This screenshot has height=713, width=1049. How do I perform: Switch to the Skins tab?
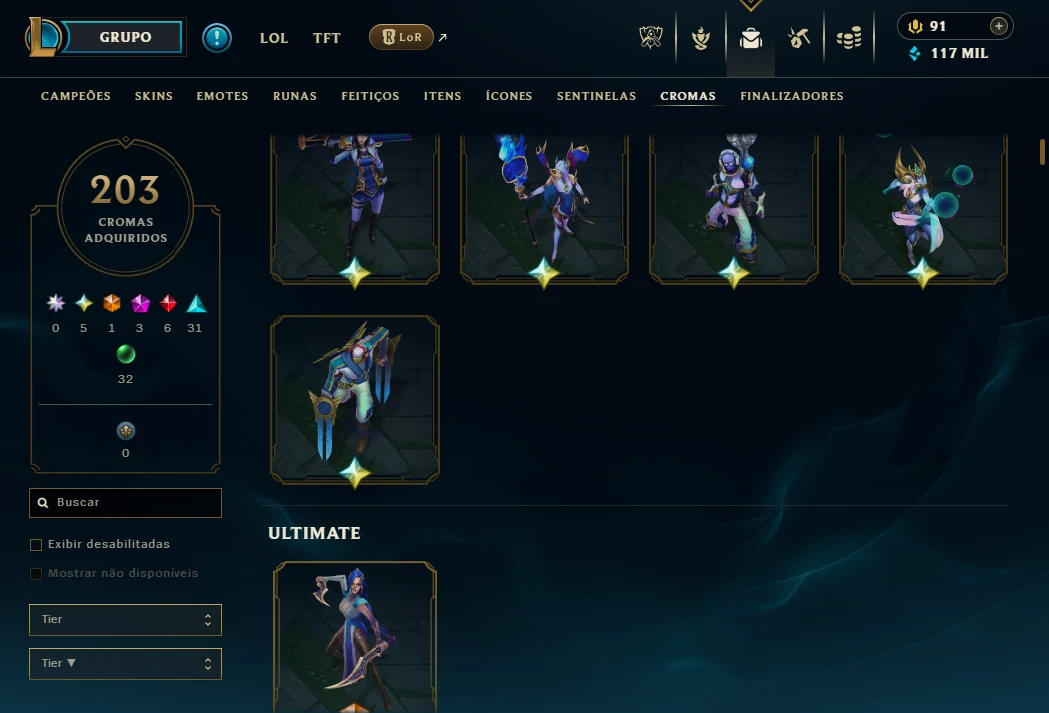click(154, 96)
